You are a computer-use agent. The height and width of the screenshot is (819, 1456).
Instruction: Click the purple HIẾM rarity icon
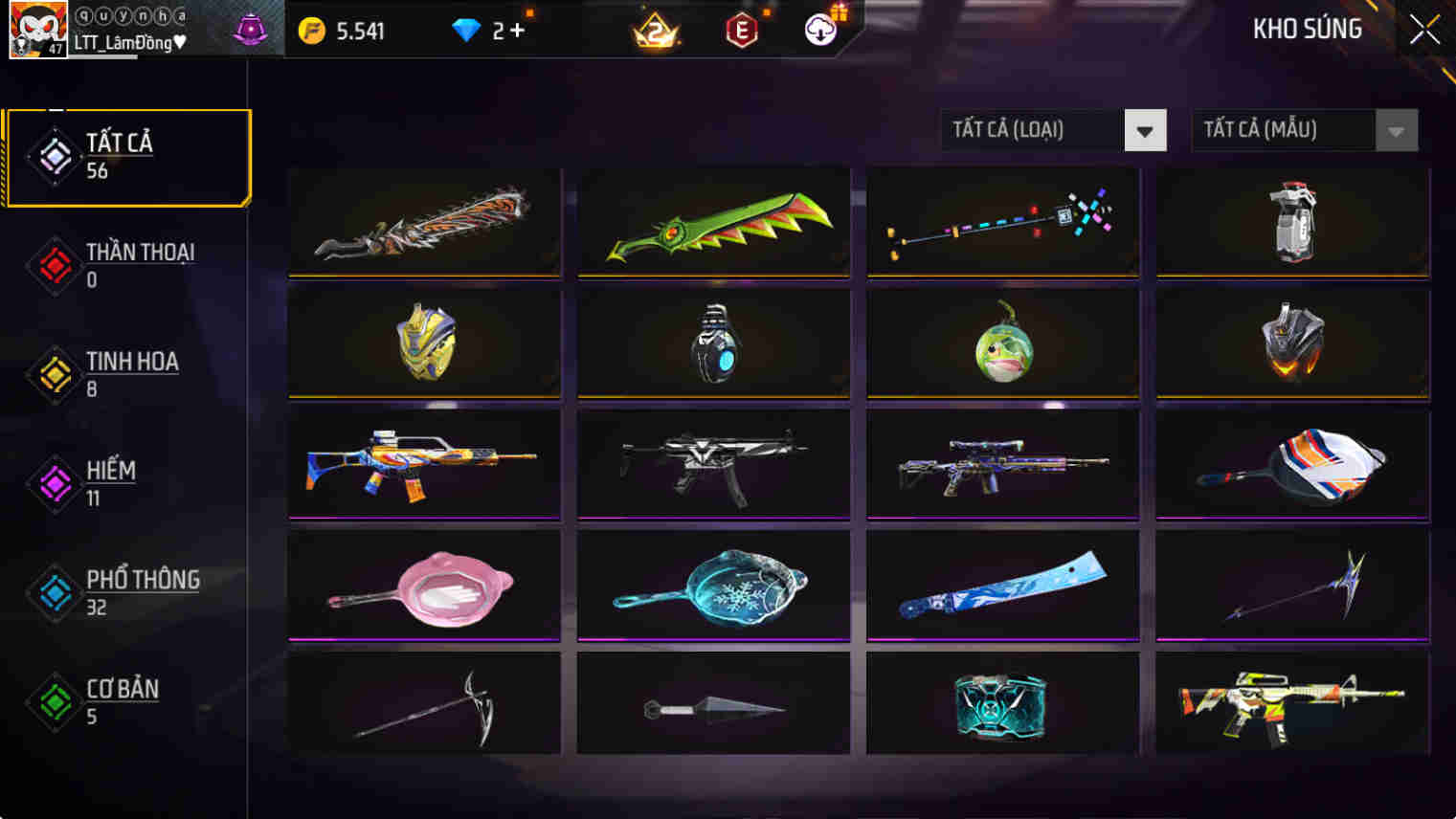point(55,482)
